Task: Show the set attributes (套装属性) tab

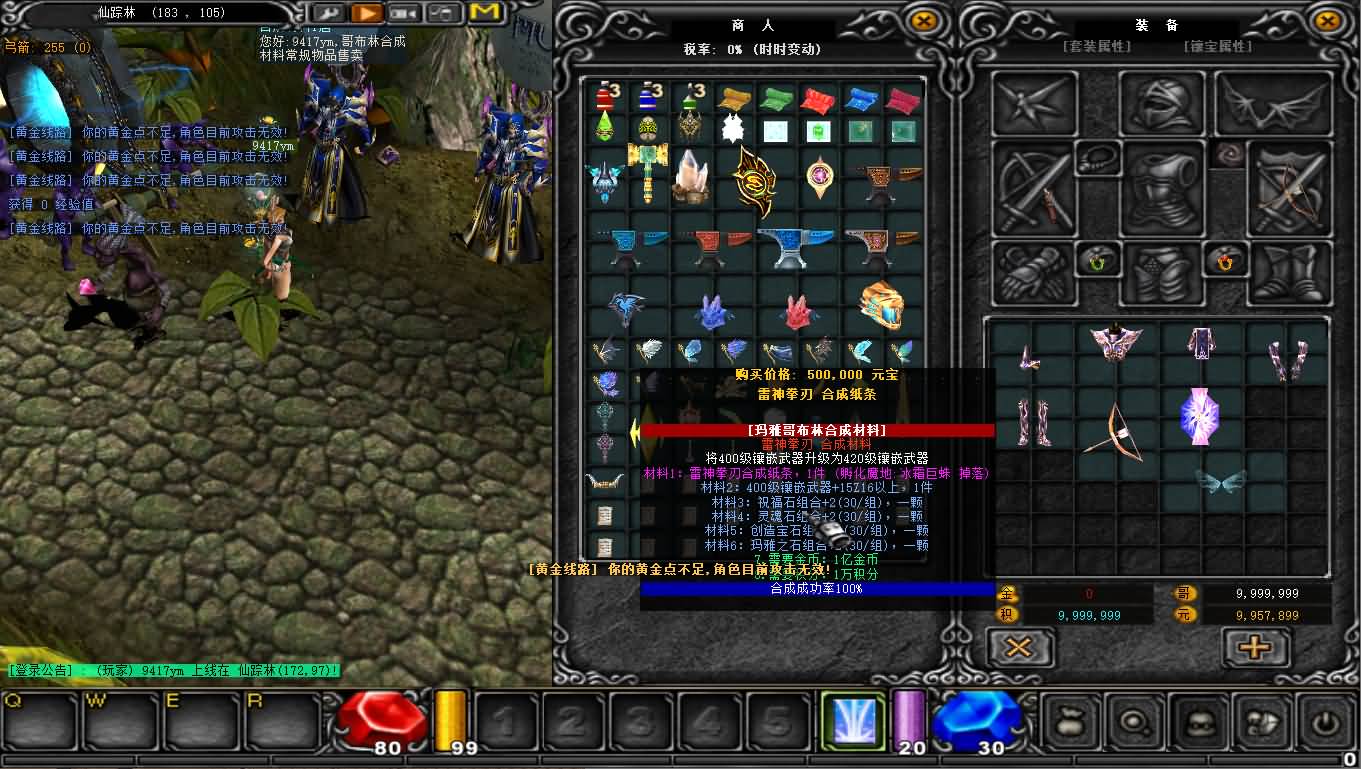Action: (x=1096, y=46)
